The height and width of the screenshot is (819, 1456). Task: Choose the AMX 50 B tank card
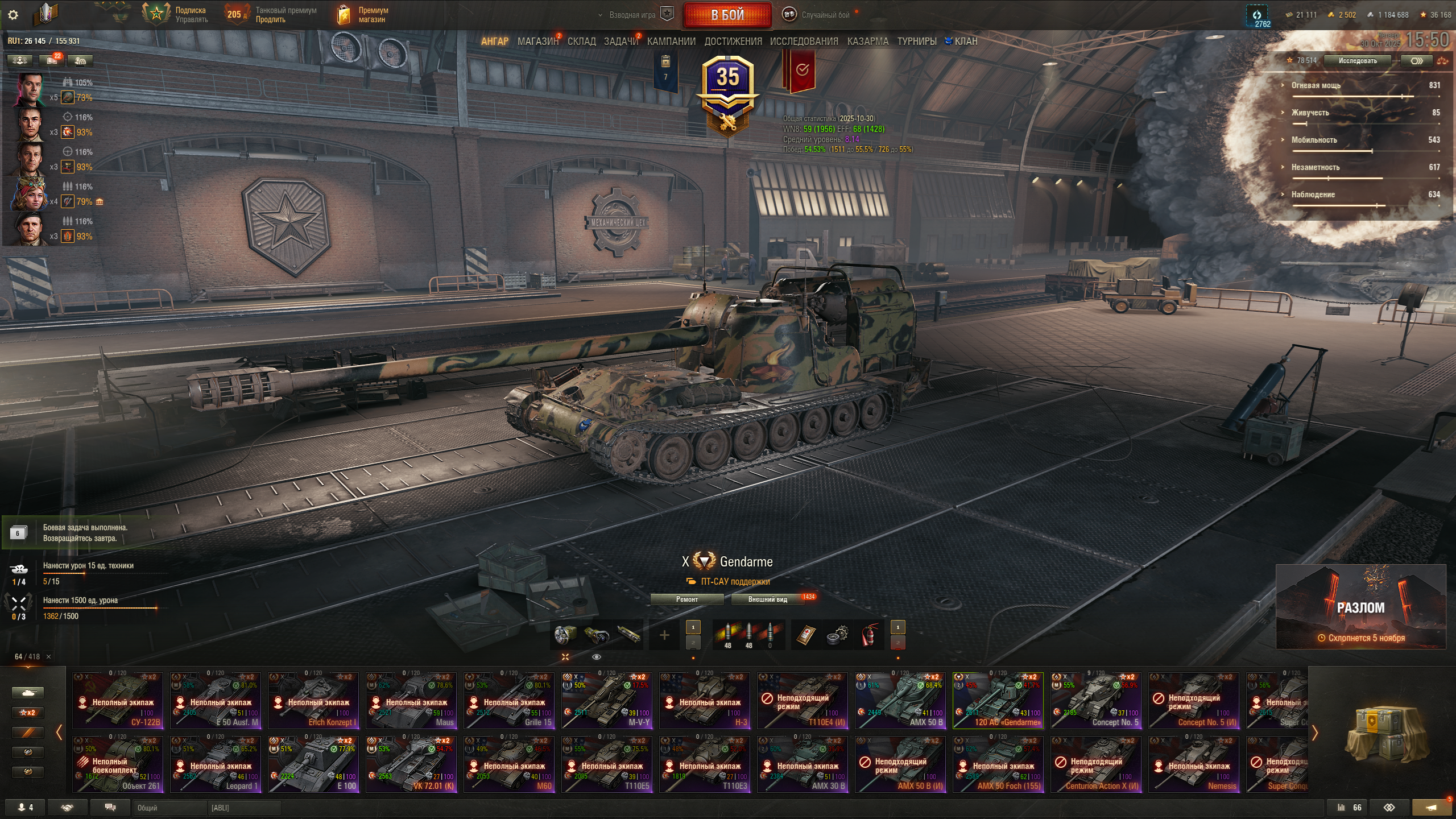coord(900,701)
